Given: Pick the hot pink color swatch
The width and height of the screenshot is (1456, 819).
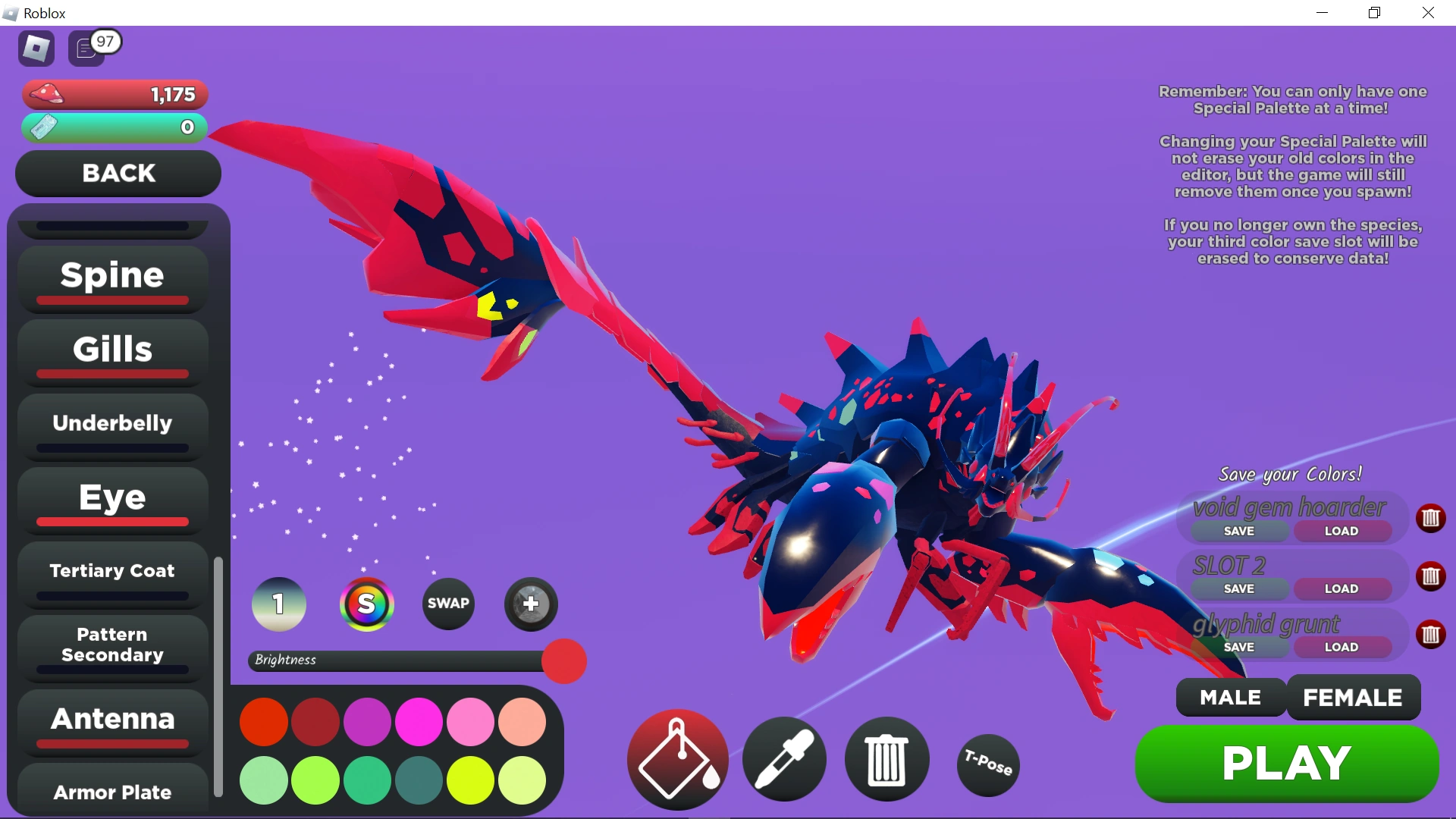Looking at the screenshot, I should 419,722.
